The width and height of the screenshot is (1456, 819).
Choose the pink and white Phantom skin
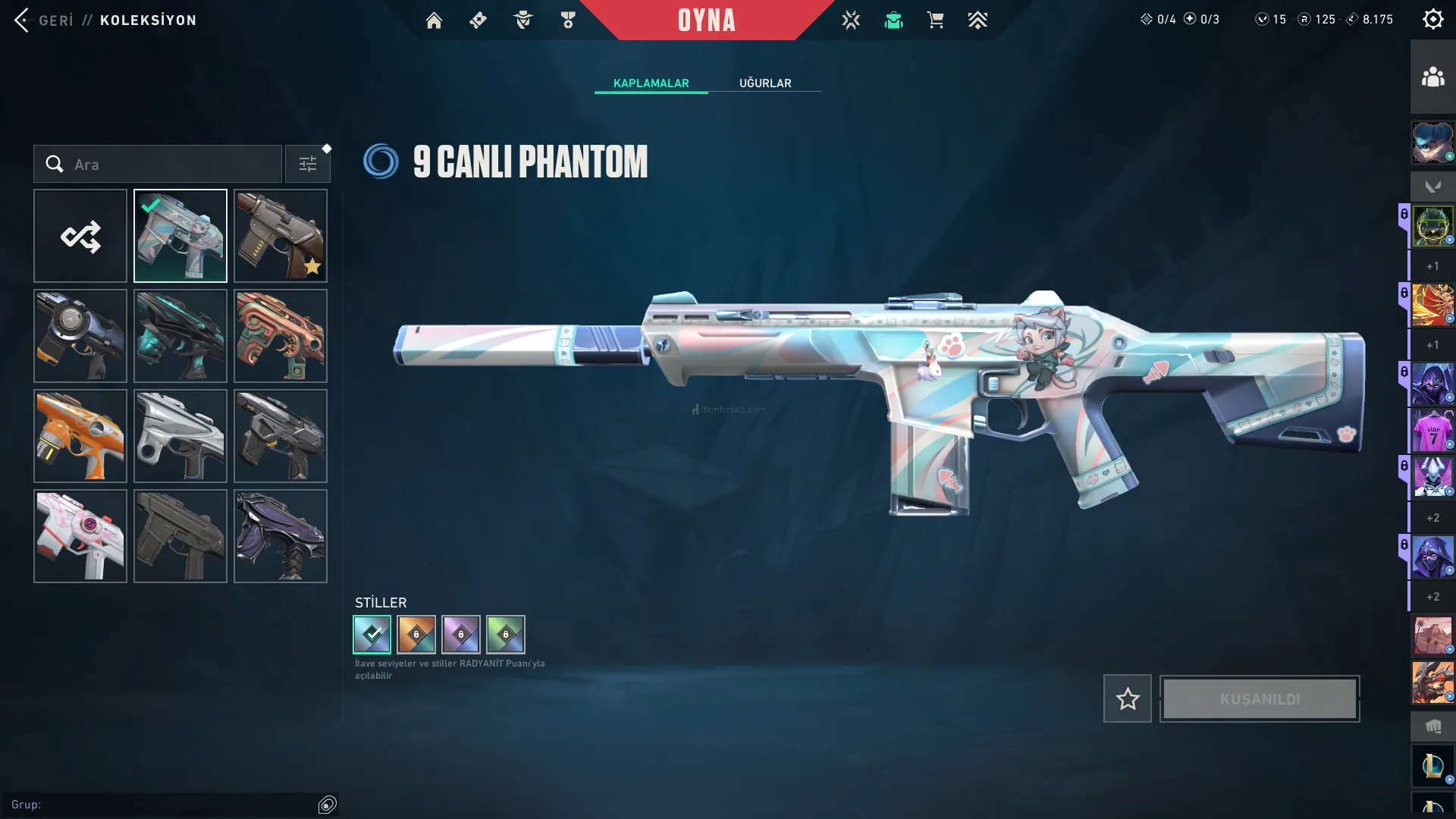(80, 537)
